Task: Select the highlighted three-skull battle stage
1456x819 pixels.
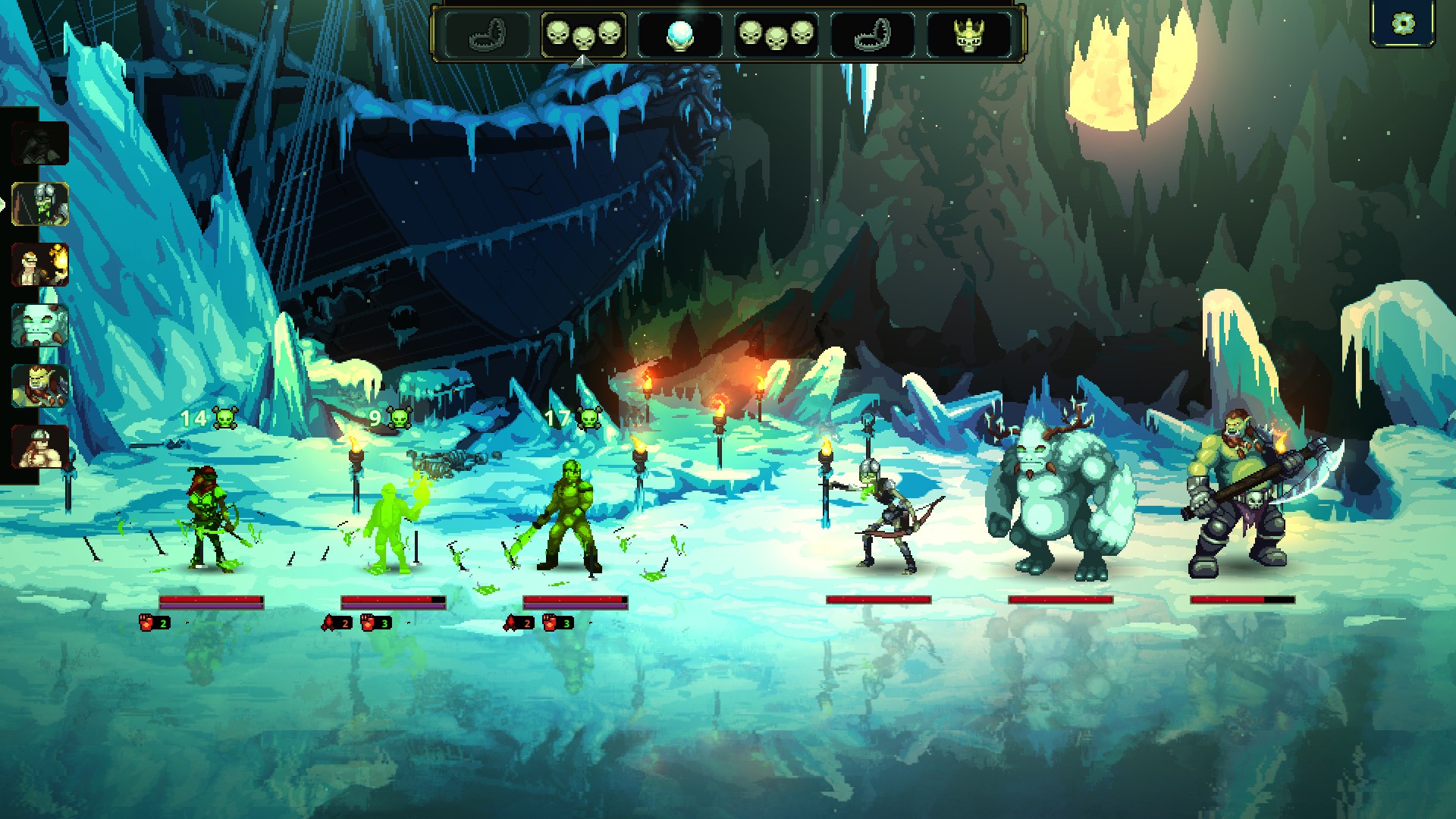Action: (583, 35)
